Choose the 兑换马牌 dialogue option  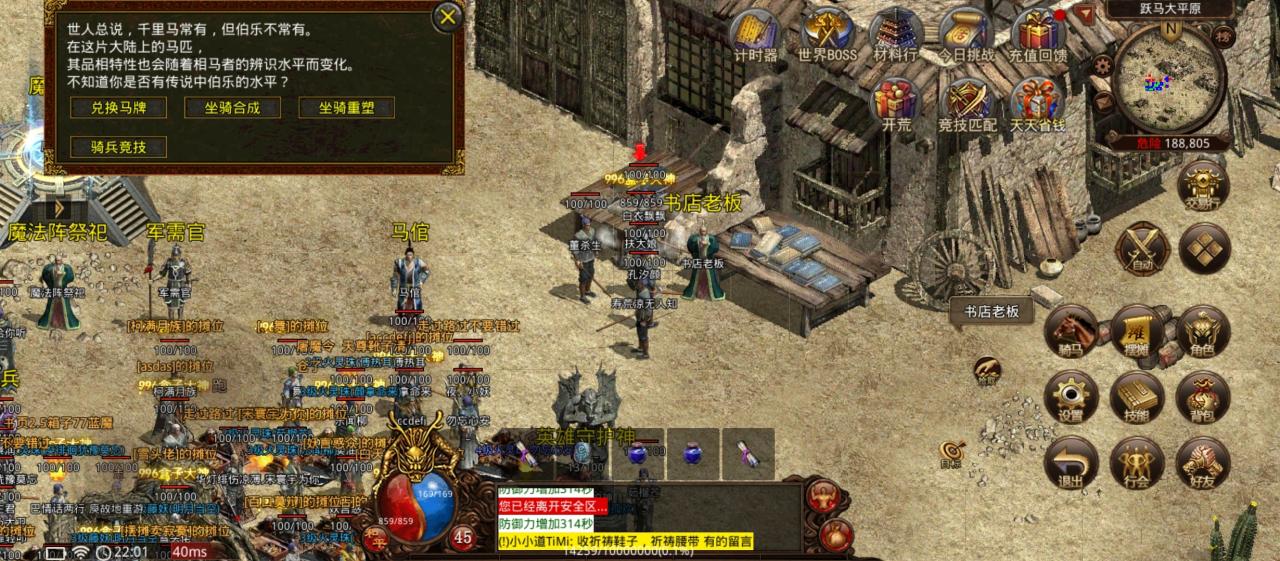119,108
